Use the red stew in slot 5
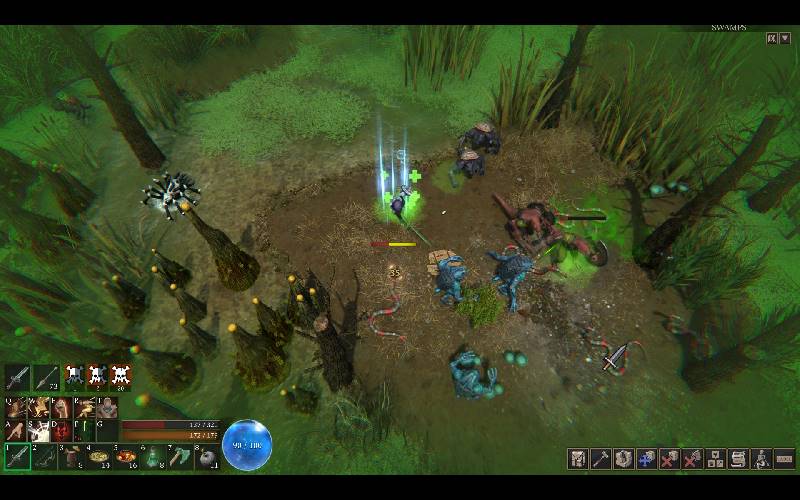The height and width of the screenshot is (500, 800). [126, 457]
